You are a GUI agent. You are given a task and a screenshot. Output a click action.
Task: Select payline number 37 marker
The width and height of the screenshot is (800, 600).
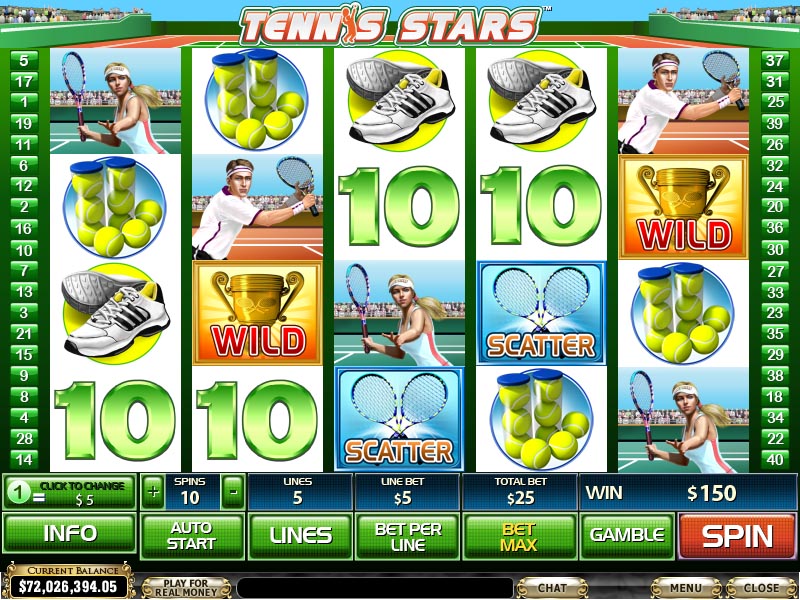(773, 60)
